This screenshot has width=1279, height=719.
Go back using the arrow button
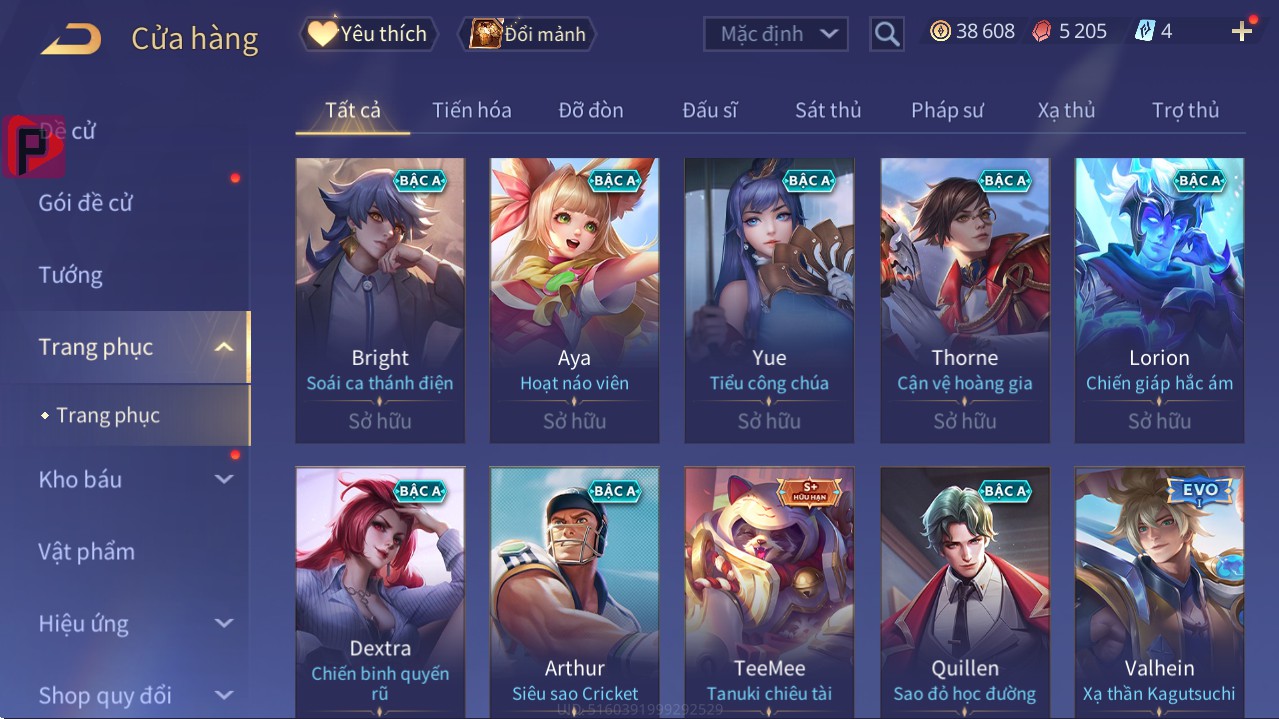tap(71, 39)
